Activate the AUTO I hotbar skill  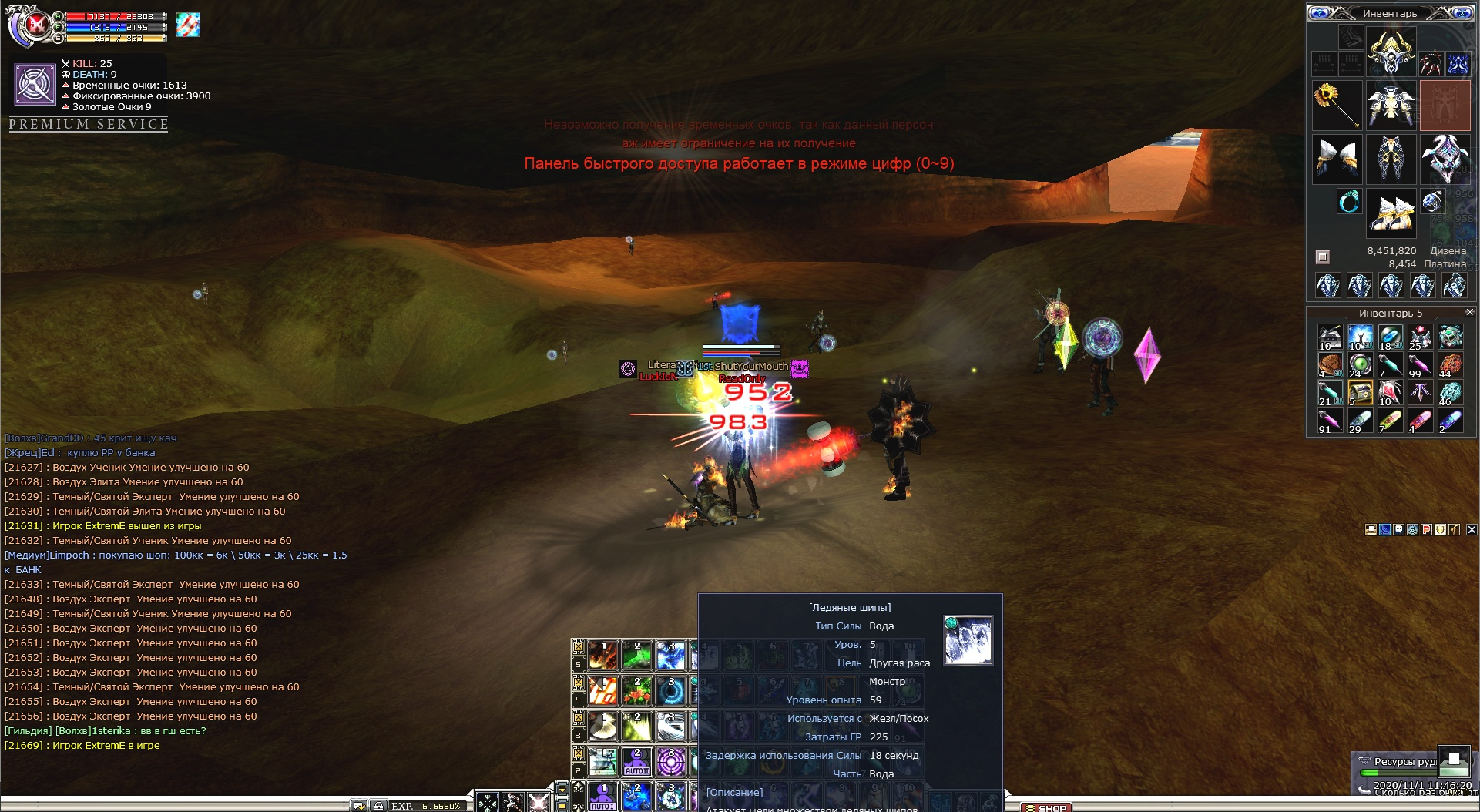click(603, 797)
